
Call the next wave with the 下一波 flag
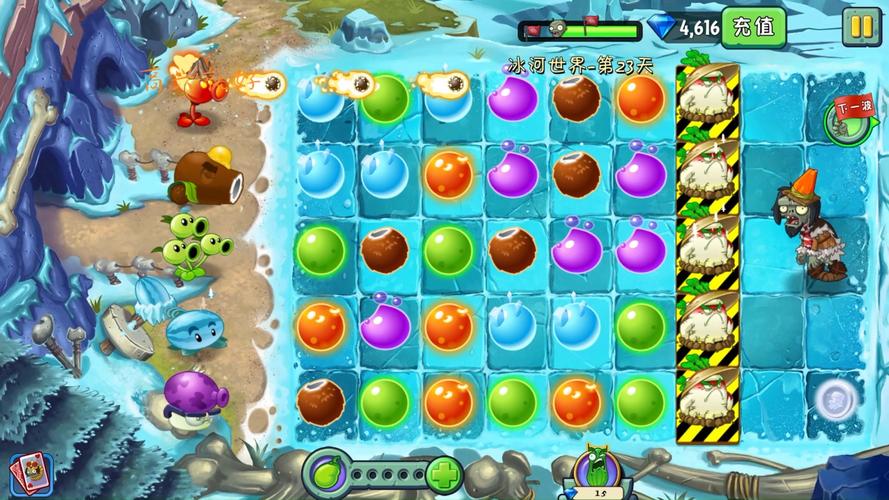(846, 117)
